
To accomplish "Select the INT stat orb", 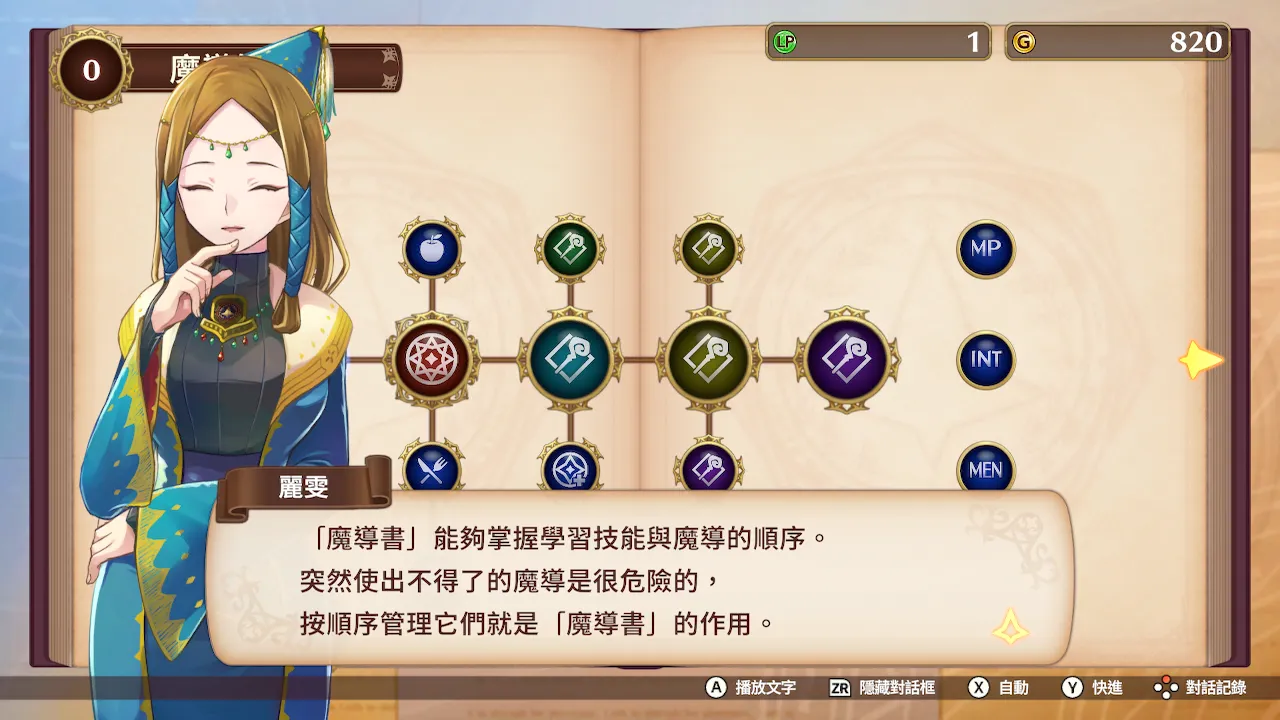I will click(x=985, y=360).
